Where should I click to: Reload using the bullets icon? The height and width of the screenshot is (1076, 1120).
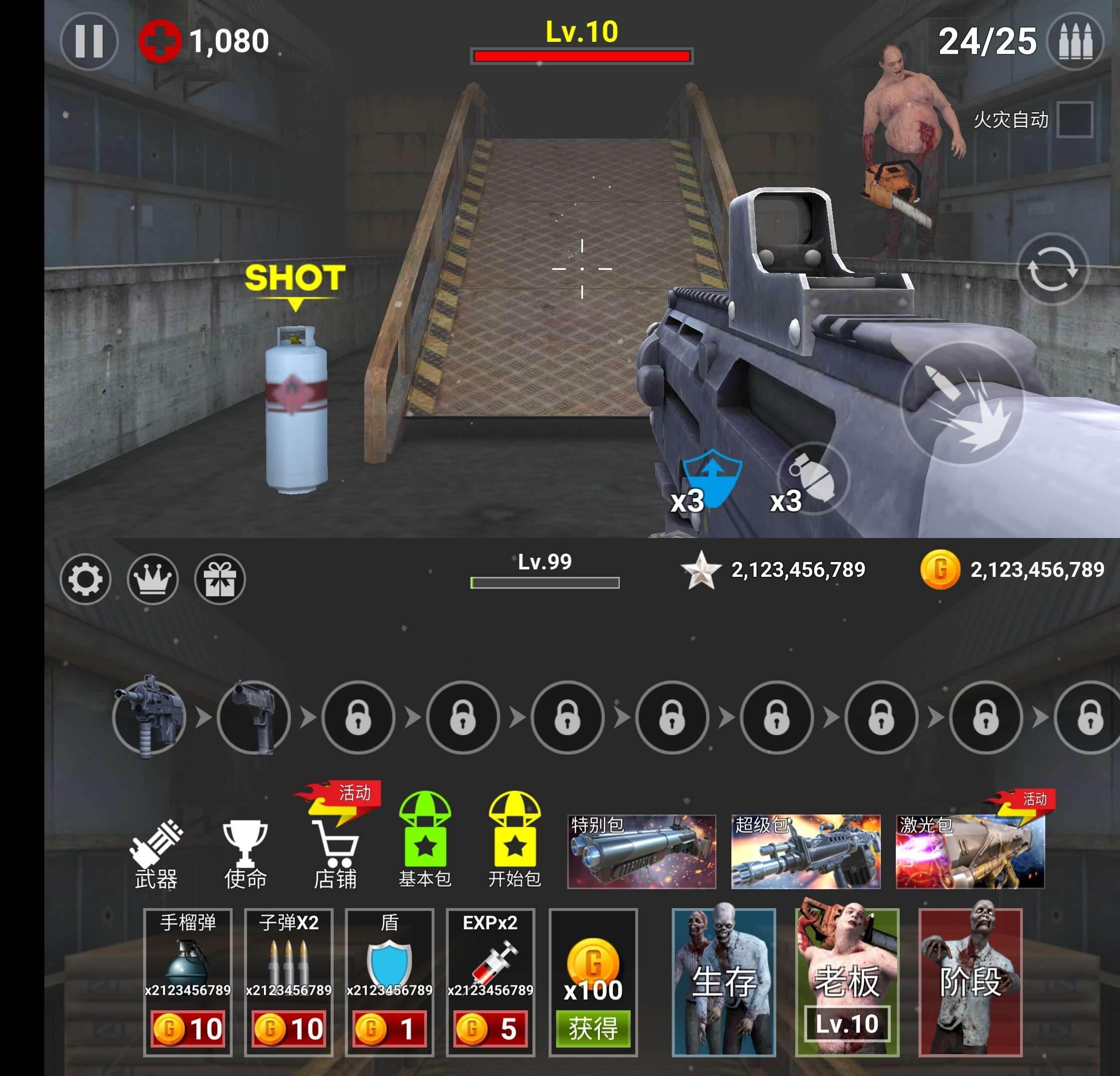[x=1075, y=41]
